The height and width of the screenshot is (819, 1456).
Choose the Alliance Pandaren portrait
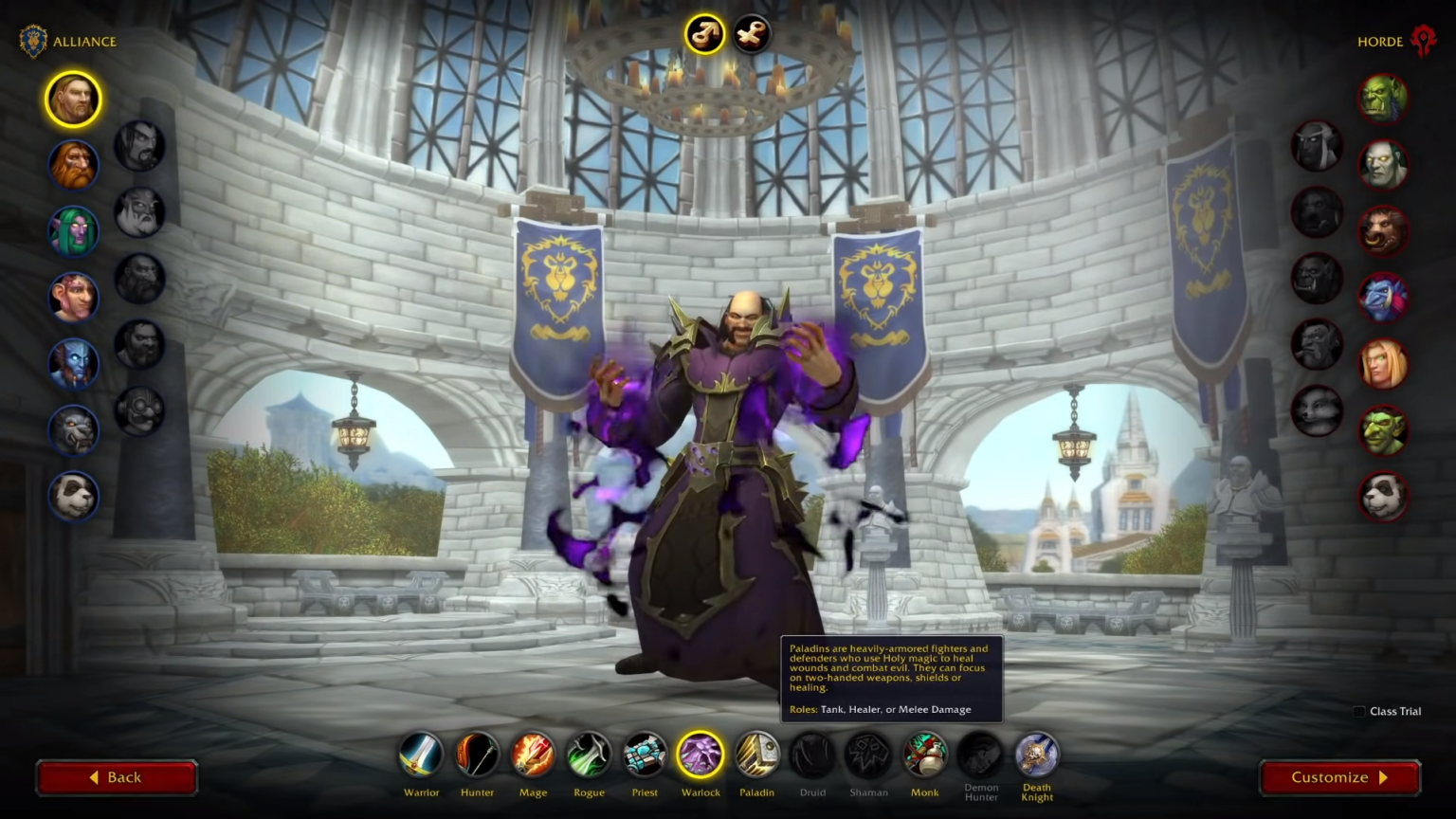73,497
